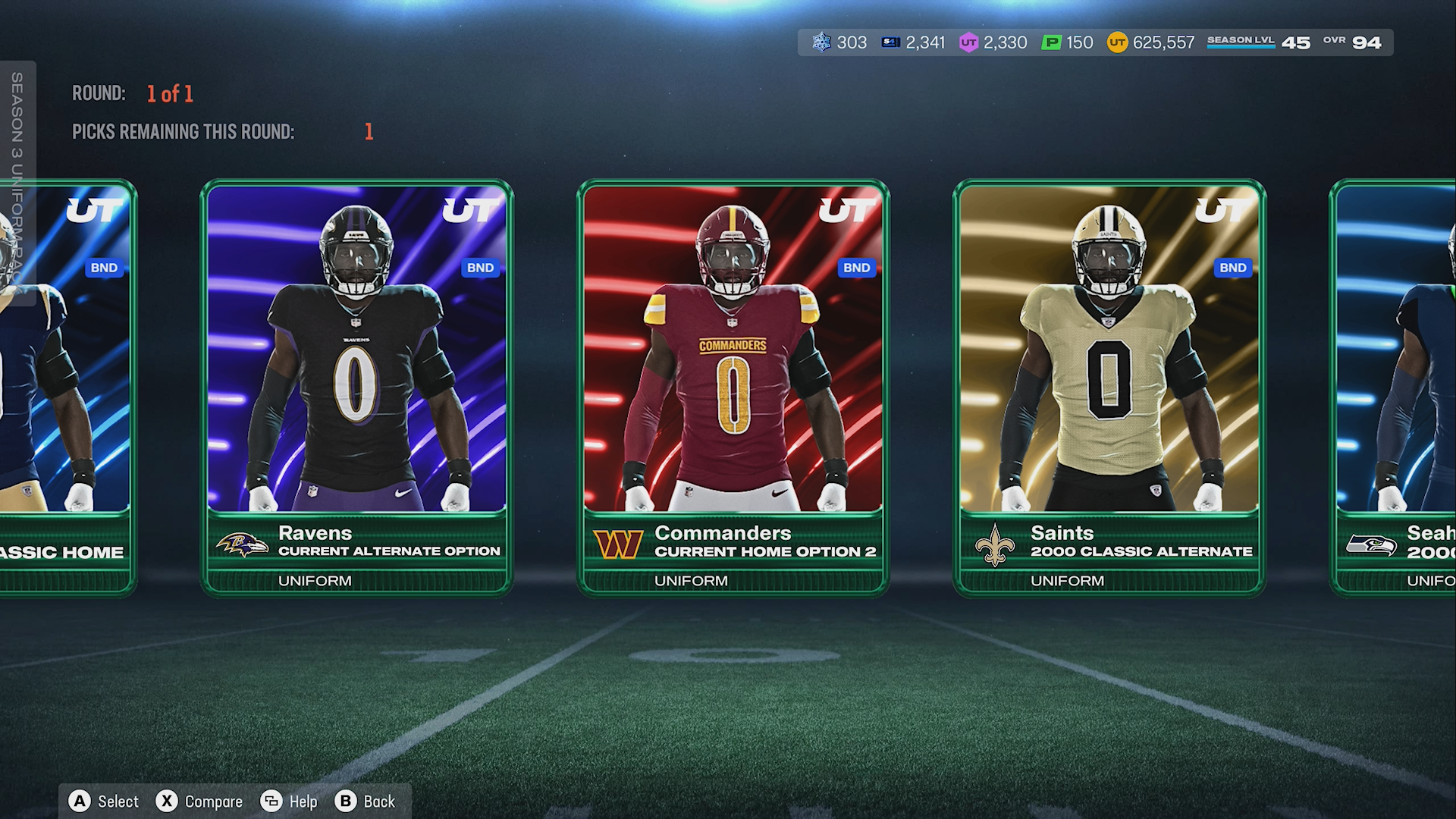Select the Ravens Current Alternate Option uniform card
Image resolution: width=1456 pixels, height=819 pixels.
[x=356, y=387]
